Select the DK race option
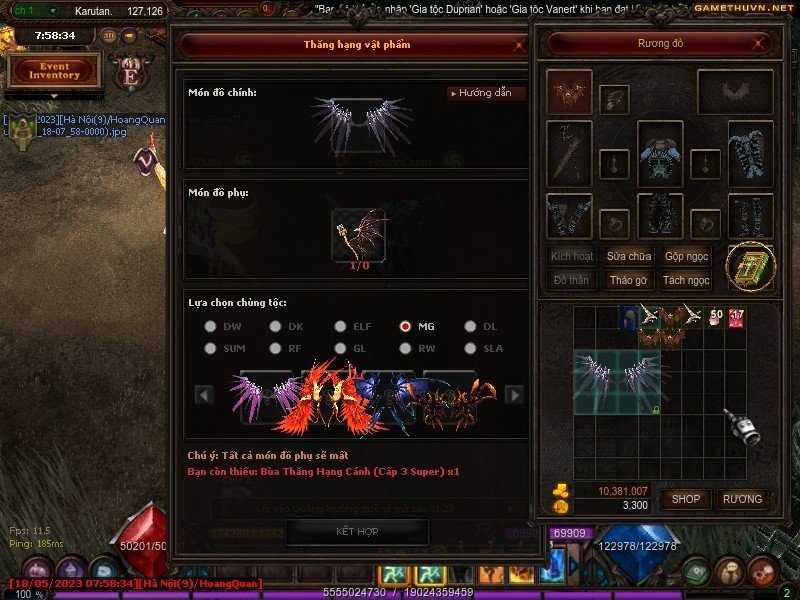The height and width of the screenshot is (600, 800). tap(275, 326)
